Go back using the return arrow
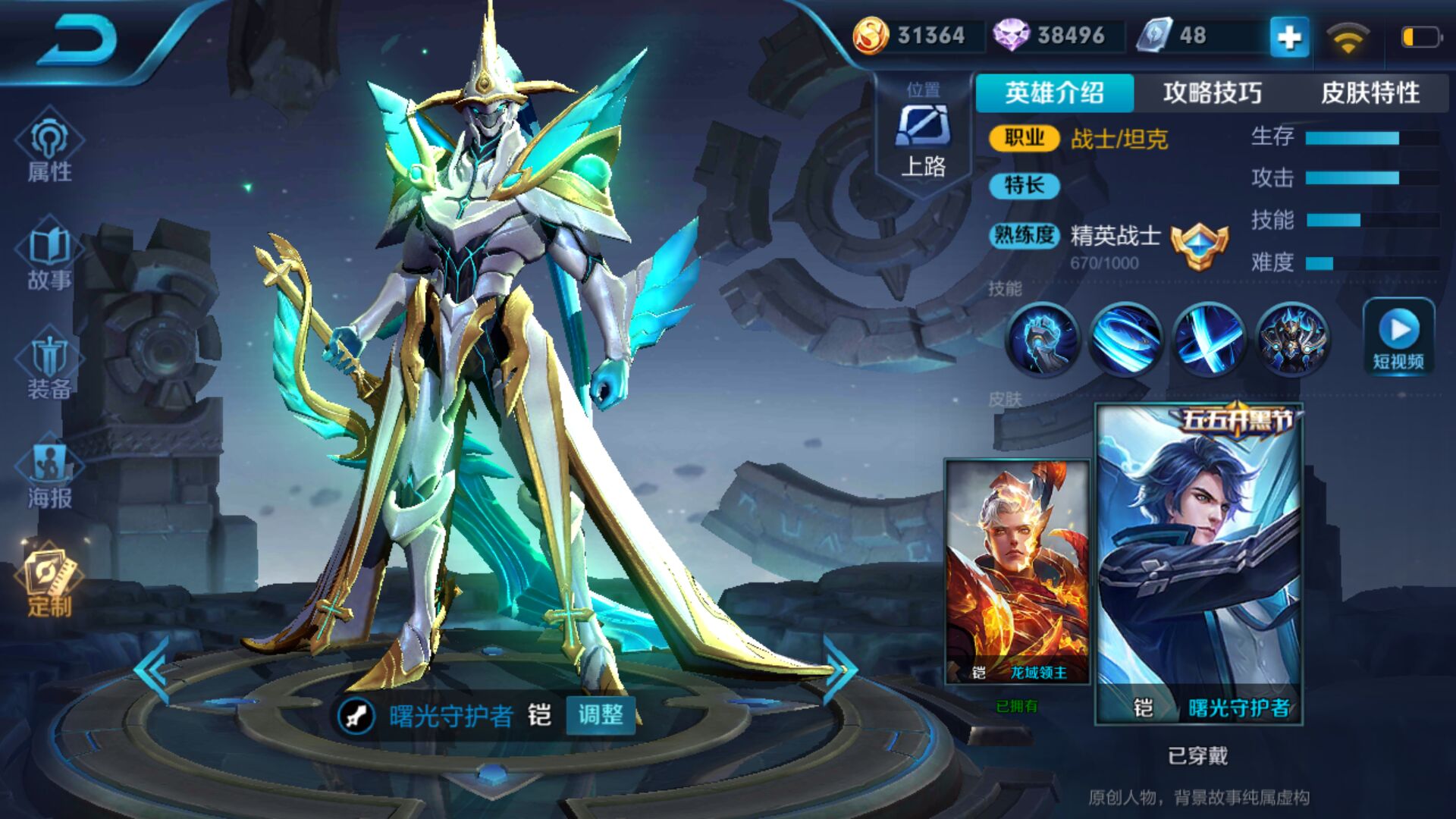1456x819 pixels. coord(78,39)
